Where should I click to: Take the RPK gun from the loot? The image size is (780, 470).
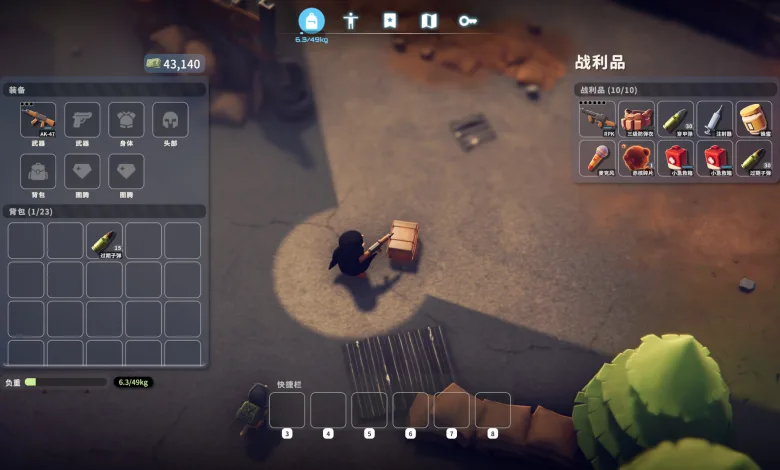pos(597,119)
